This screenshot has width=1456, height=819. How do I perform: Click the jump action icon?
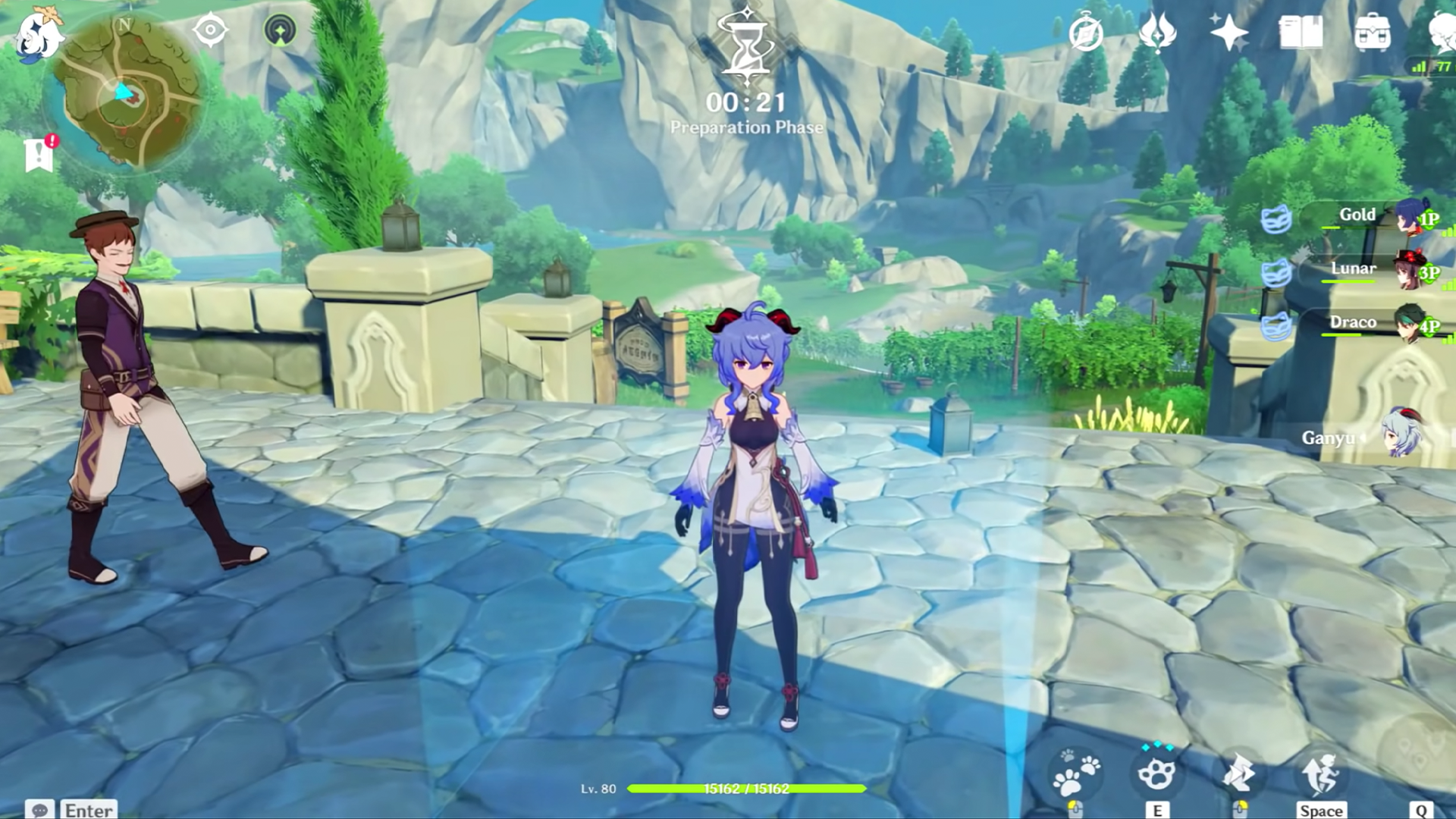pos(1320,773)
